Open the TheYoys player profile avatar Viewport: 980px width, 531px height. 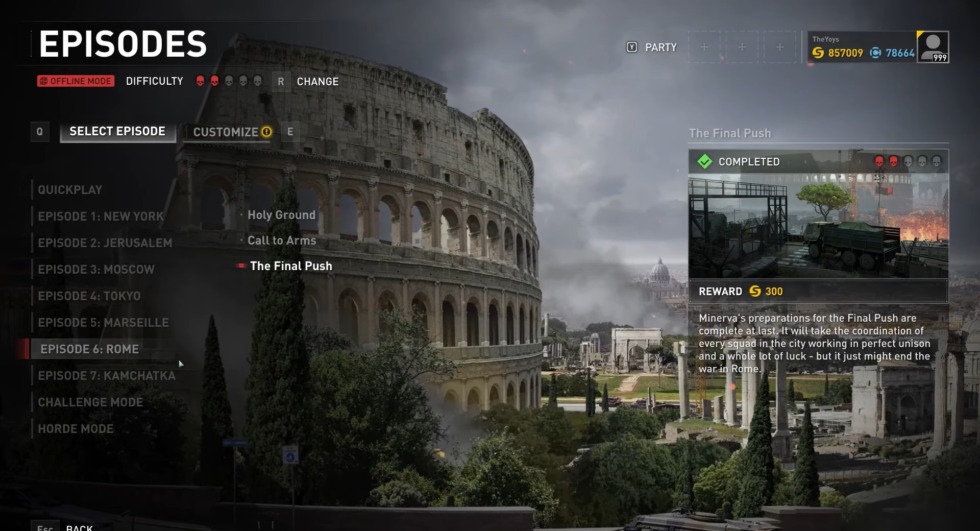933,47
